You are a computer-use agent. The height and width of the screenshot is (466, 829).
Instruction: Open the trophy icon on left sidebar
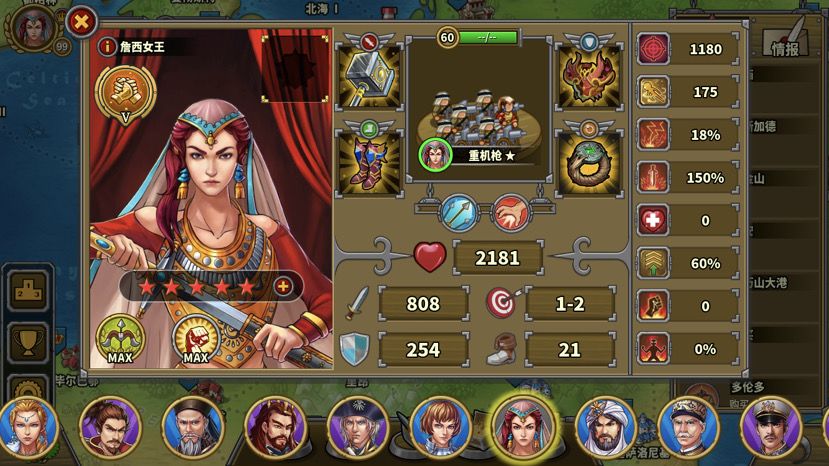coord(27,342)
